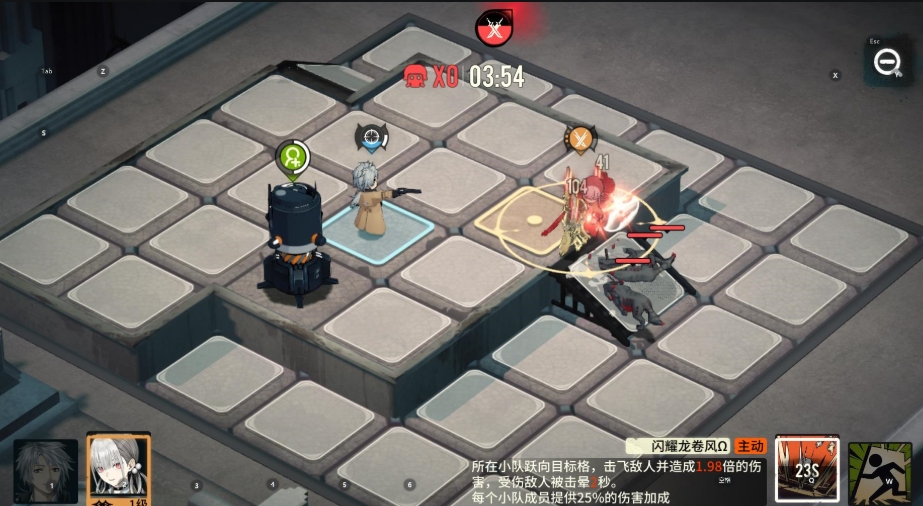Screen dimensions: 923x506
Task: Select the white-haired girl squad portrait
Action: [118, 468]
